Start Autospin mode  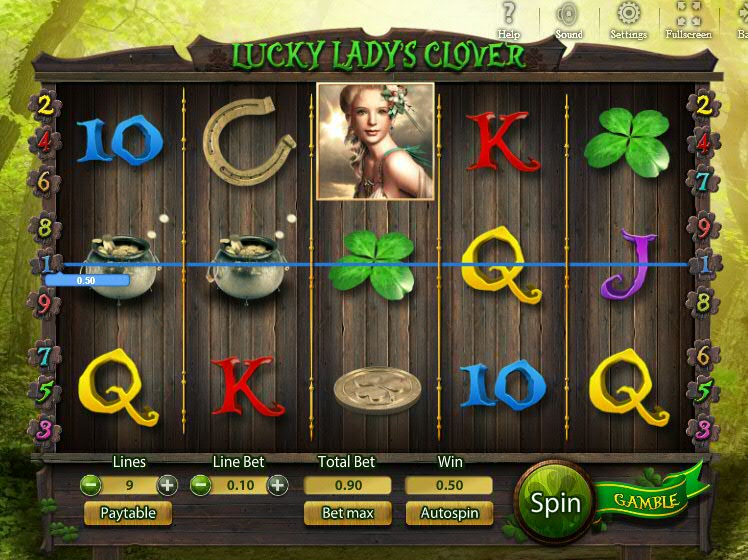tap(449, 513)
